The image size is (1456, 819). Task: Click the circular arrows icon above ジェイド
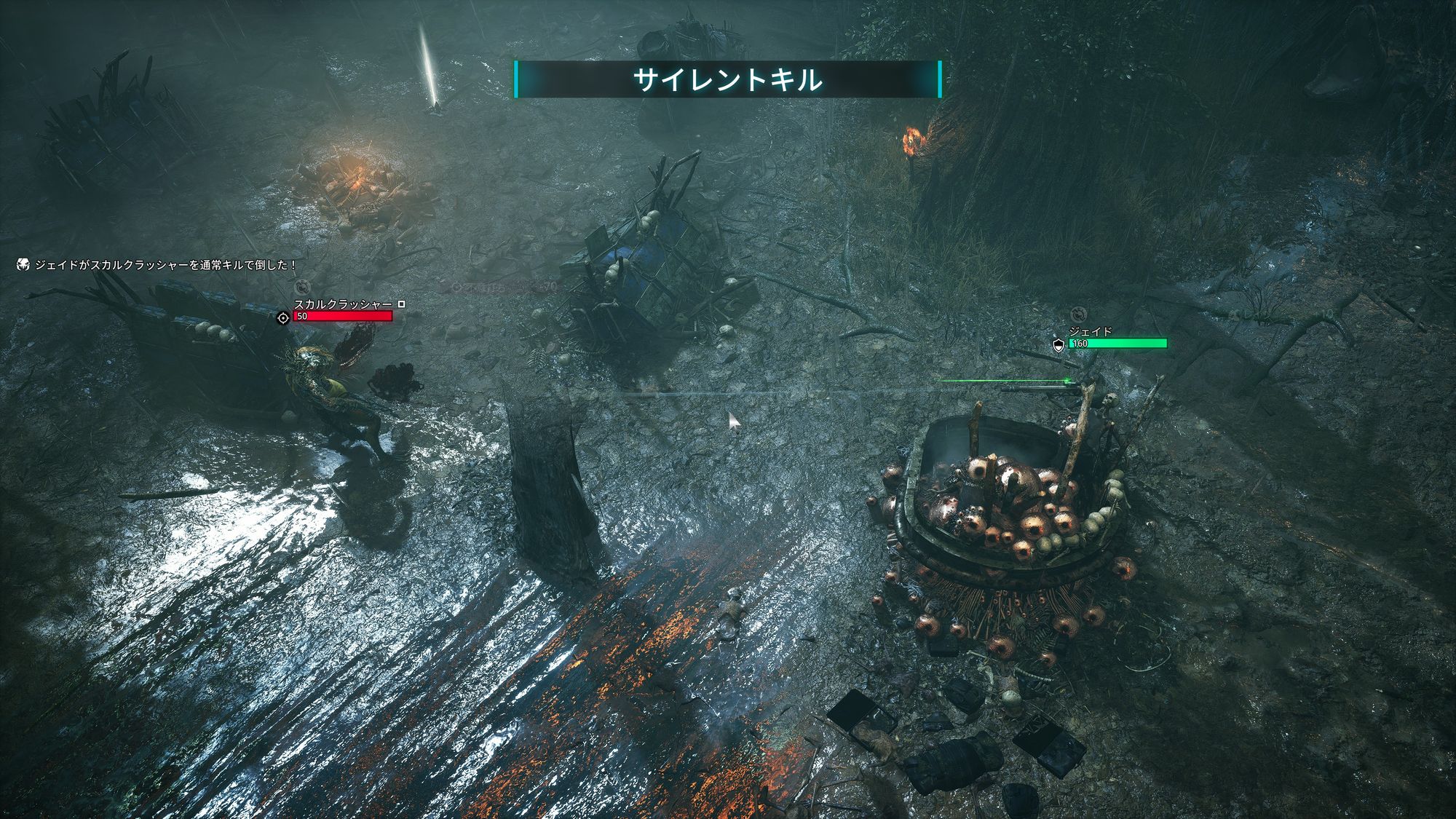1078,314
